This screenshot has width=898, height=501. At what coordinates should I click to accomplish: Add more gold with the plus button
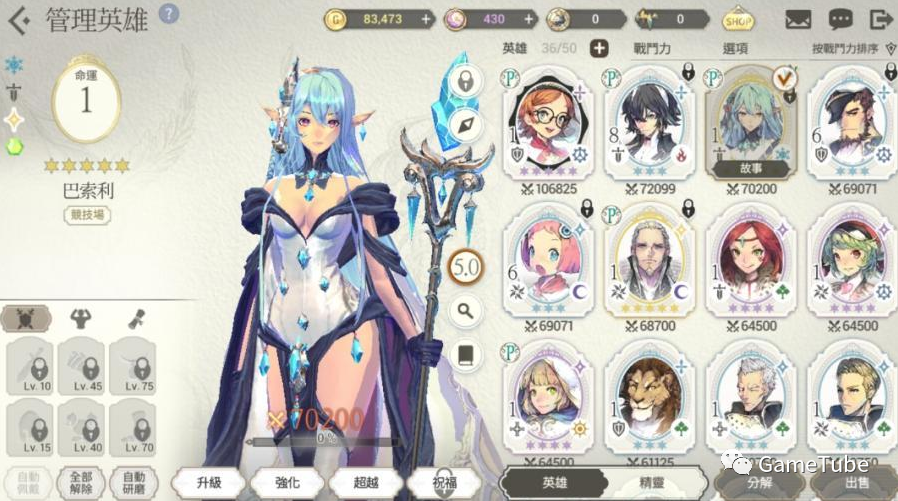tap(427, 18)
